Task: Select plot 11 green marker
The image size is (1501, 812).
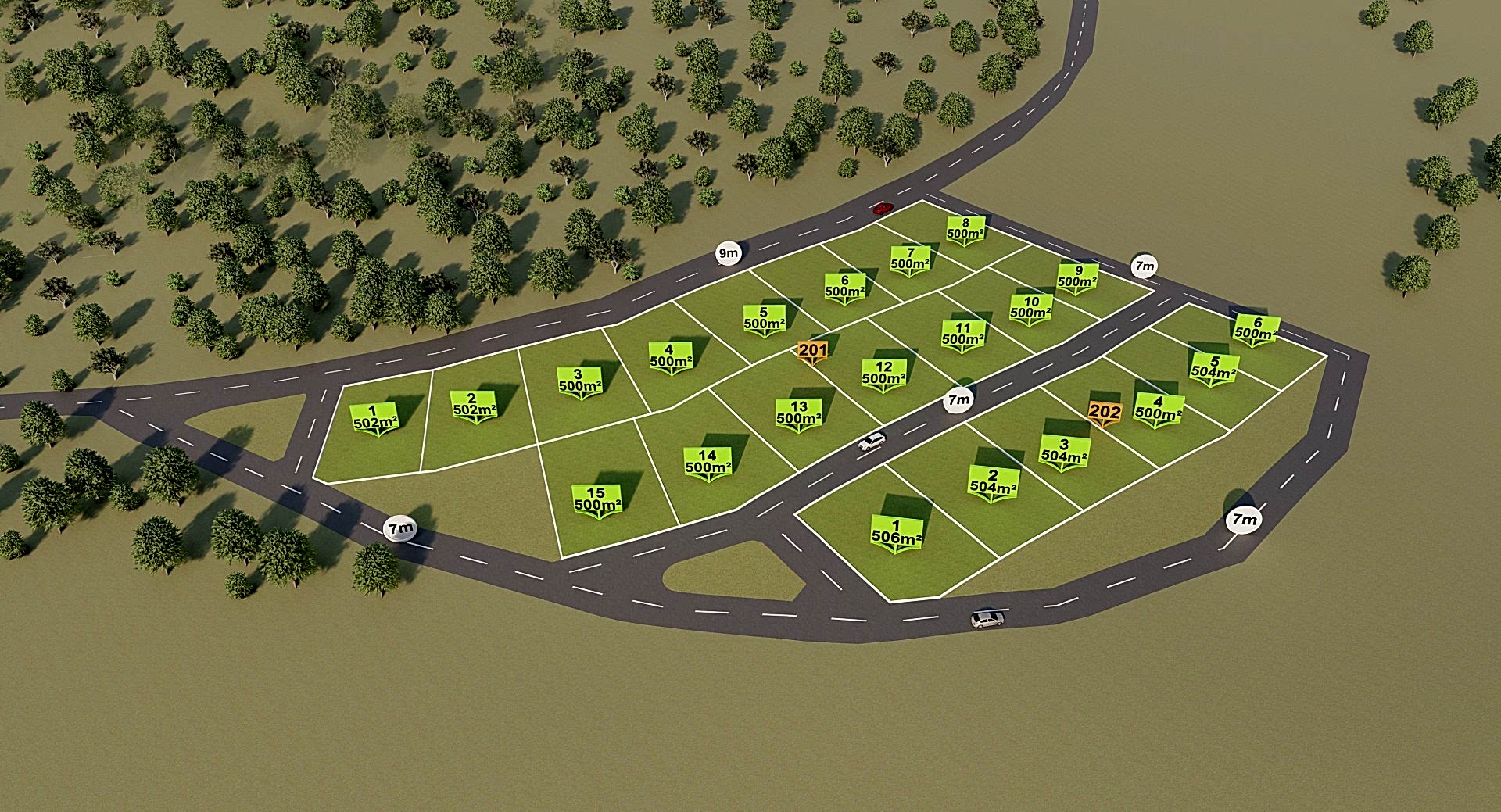Action: (962, 334)
